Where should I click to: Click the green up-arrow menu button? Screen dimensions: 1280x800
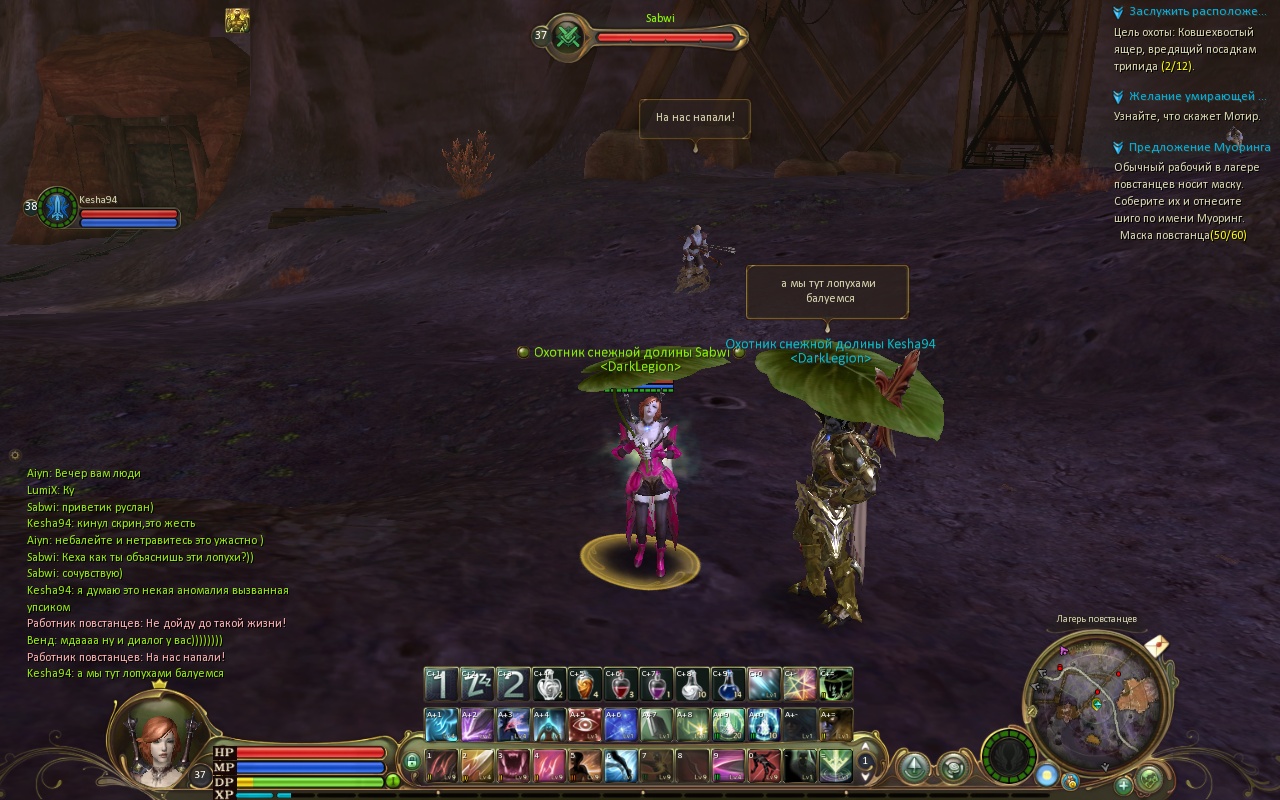point(913,767)
